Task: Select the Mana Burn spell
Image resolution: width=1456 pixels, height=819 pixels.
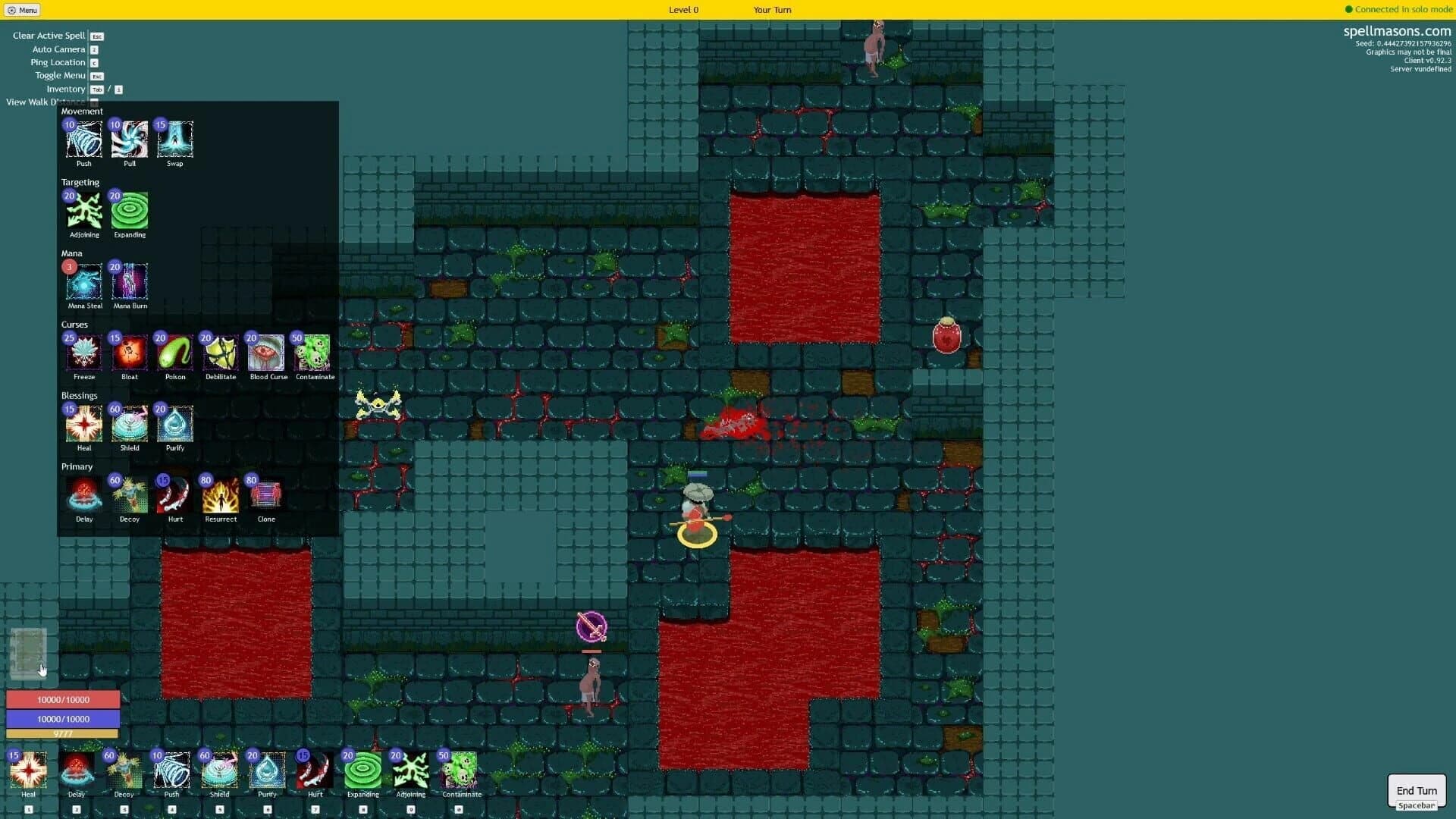Action: coord(129,283)
